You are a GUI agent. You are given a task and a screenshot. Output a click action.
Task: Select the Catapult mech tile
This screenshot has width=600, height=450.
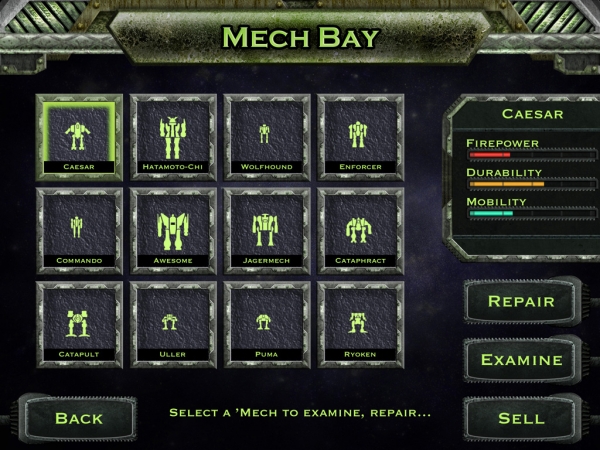tap(79, 323)
